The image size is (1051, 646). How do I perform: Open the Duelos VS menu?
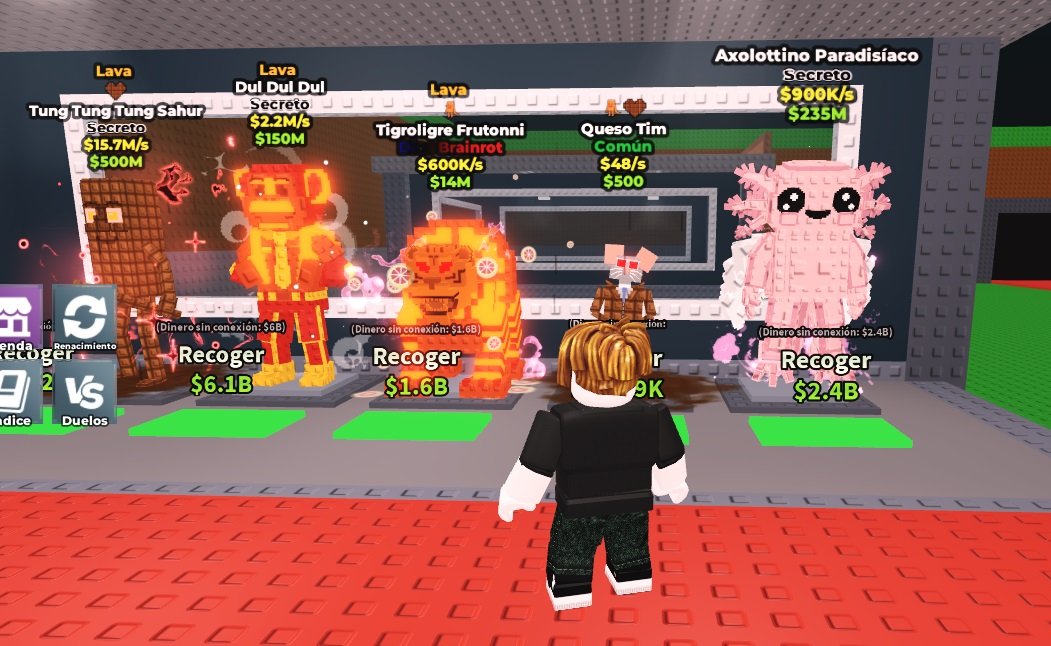tap(84, 392)
